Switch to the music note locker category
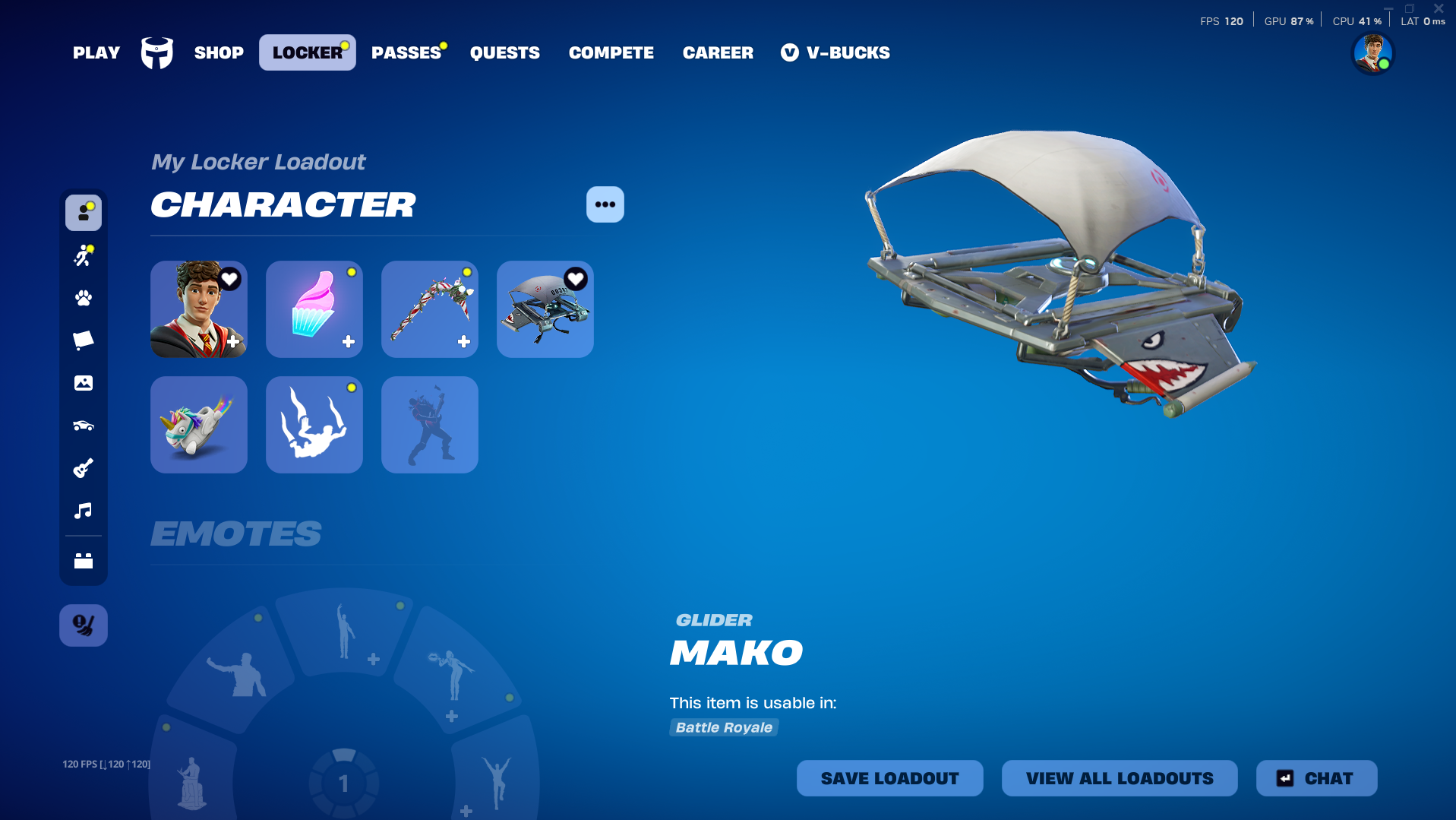Screen dimensions: 1456x820 click(84, 511)
